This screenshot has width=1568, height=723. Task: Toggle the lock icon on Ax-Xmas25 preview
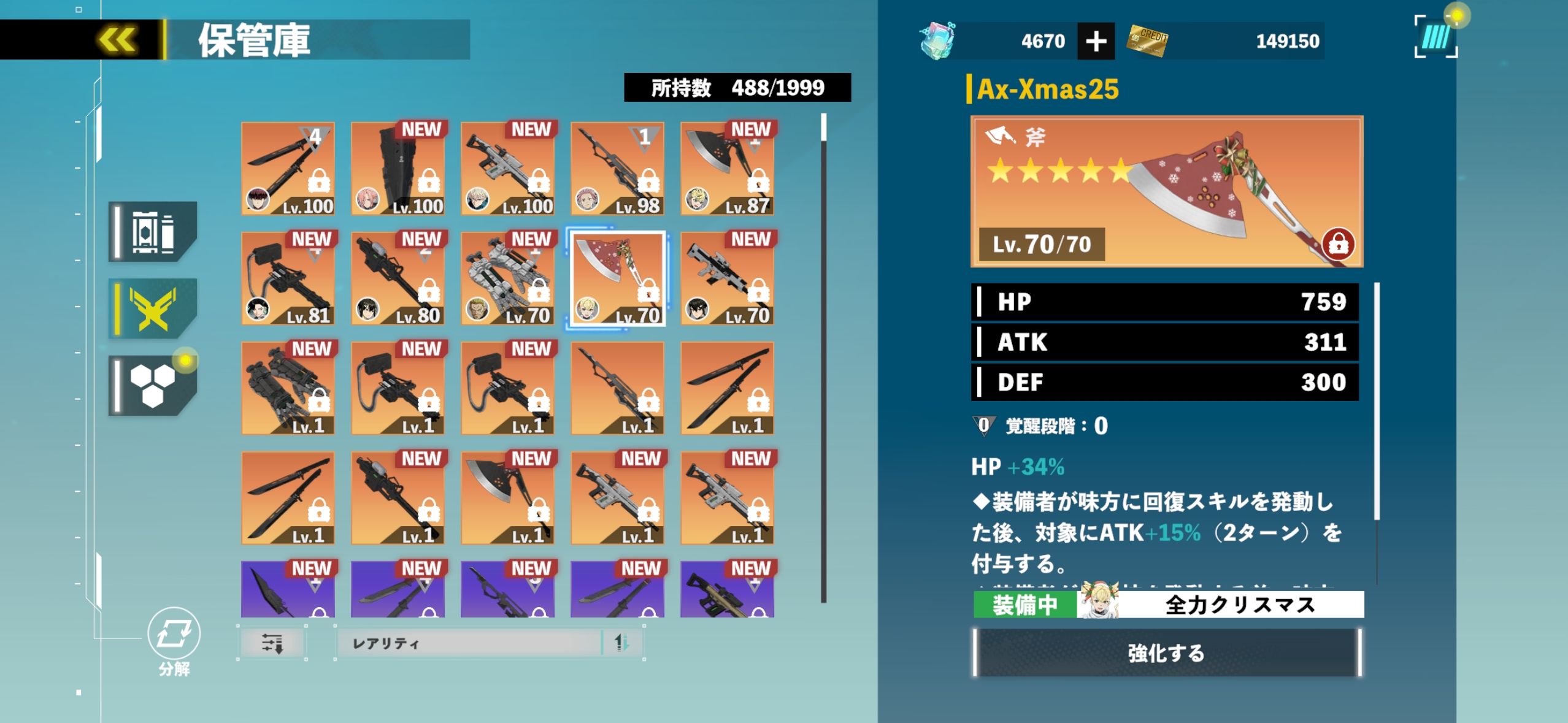(1338, 244)
